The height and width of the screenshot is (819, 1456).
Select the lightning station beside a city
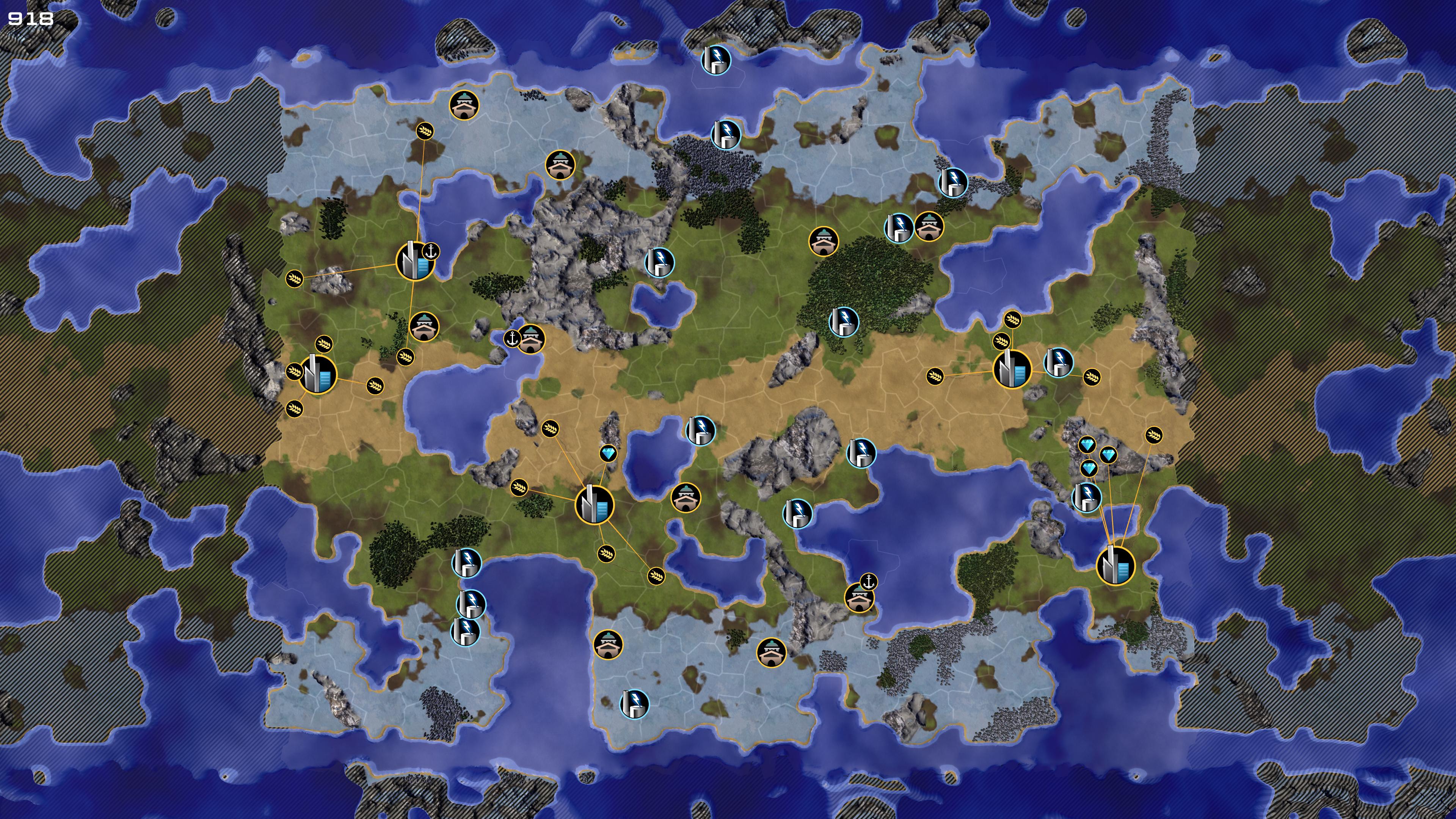click(x=1058, y=362)
